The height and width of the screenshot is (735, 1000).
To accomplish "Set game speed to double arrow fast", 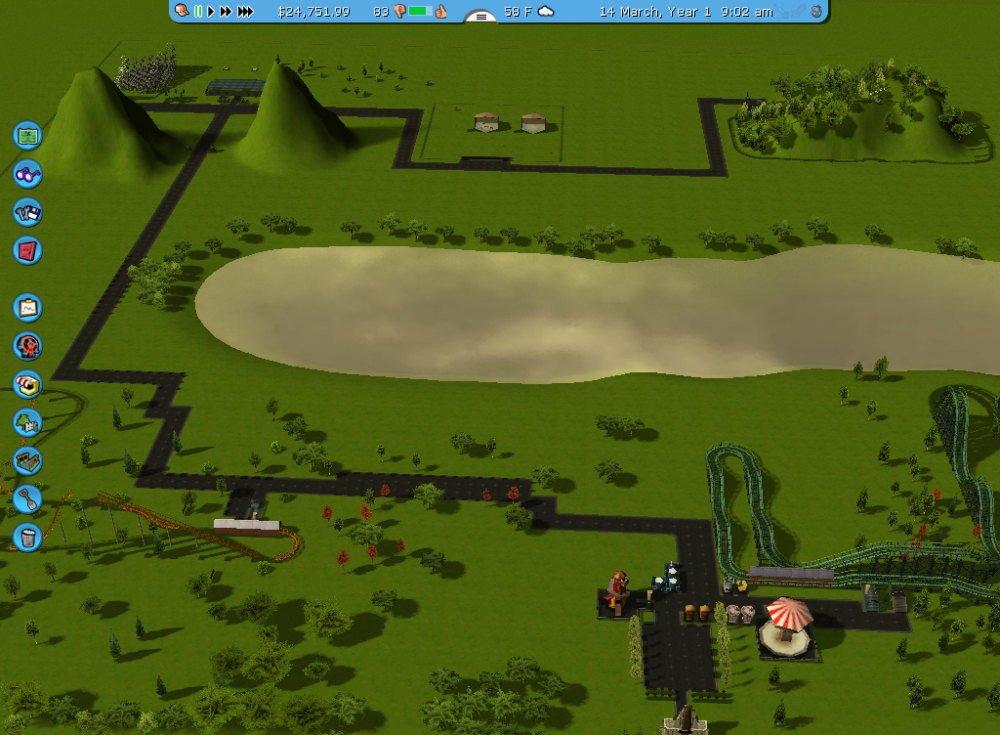I will 226,11.
